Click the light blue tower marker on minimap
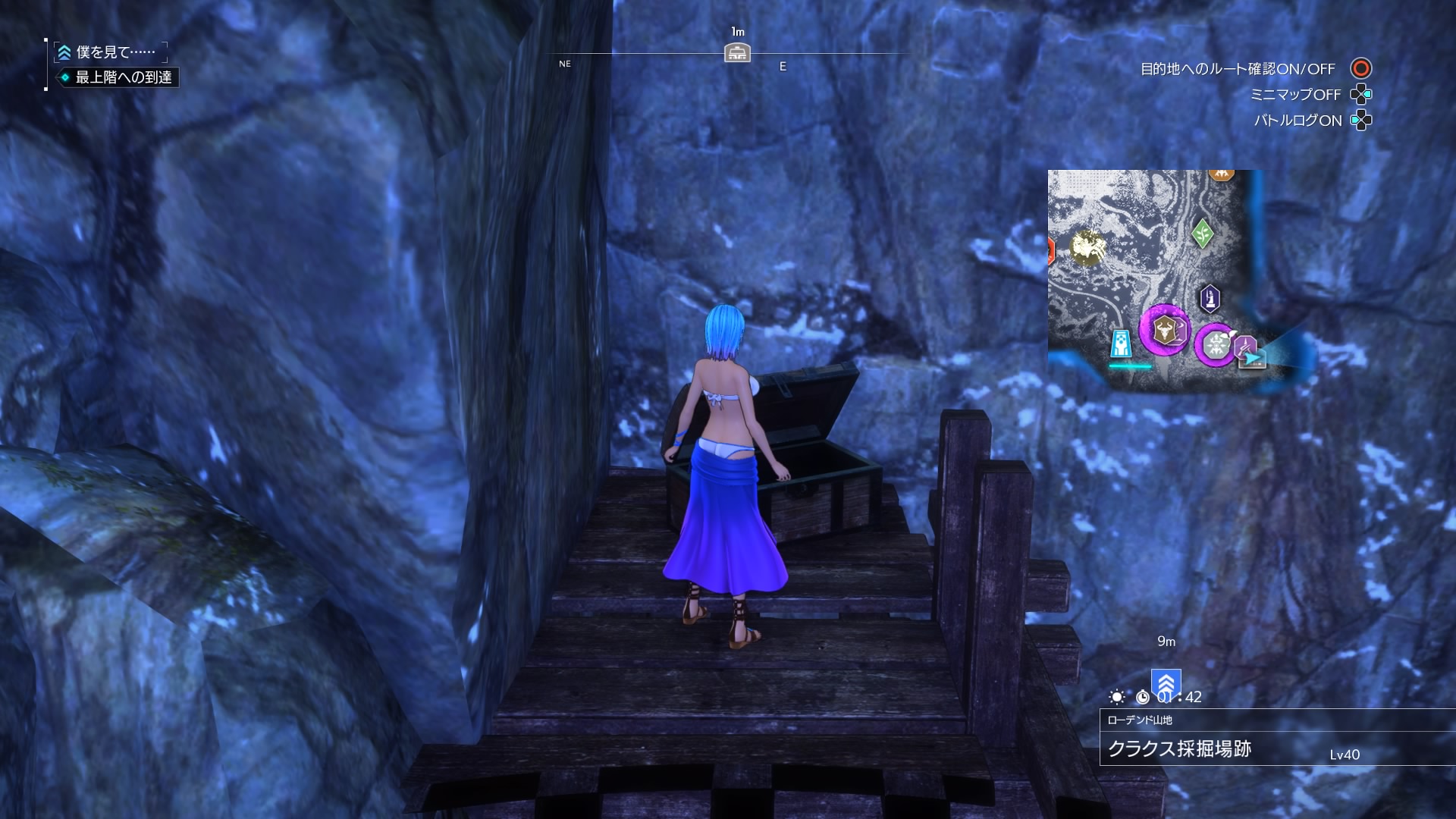This screenshot has height=819, width=1456. click(x=1121, y=344)
